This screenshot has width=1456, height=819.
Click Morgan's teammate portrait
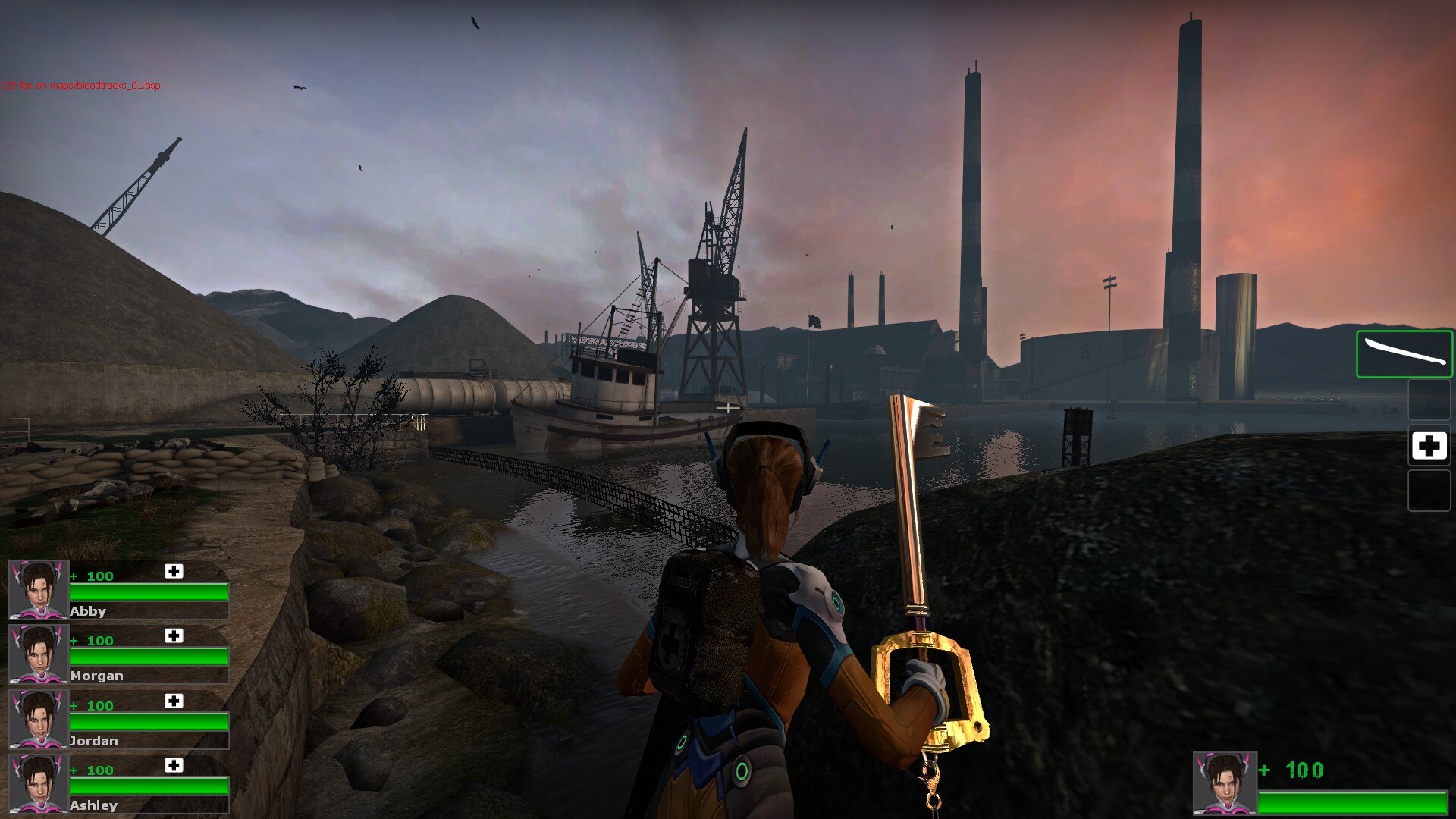coord(38,654)
